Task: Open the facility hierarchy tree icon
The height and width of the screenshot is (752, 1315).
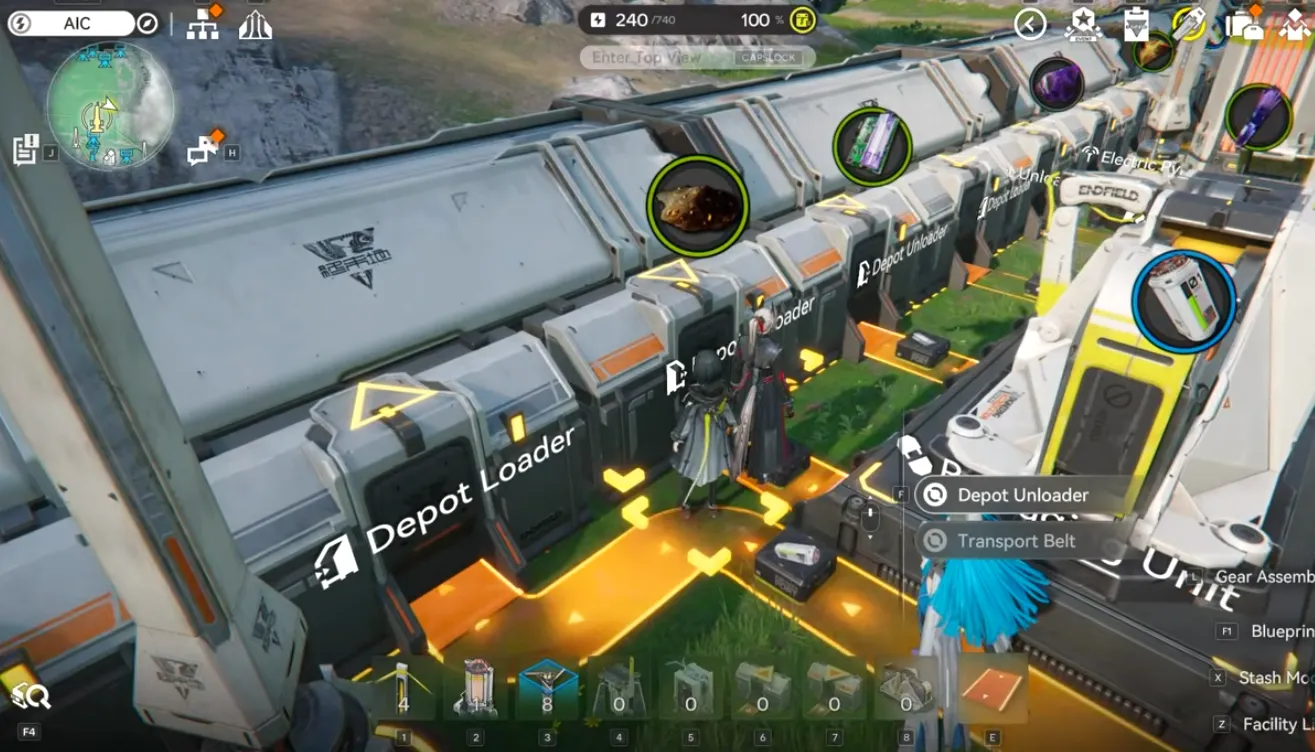Action: [x=204, y=23]
